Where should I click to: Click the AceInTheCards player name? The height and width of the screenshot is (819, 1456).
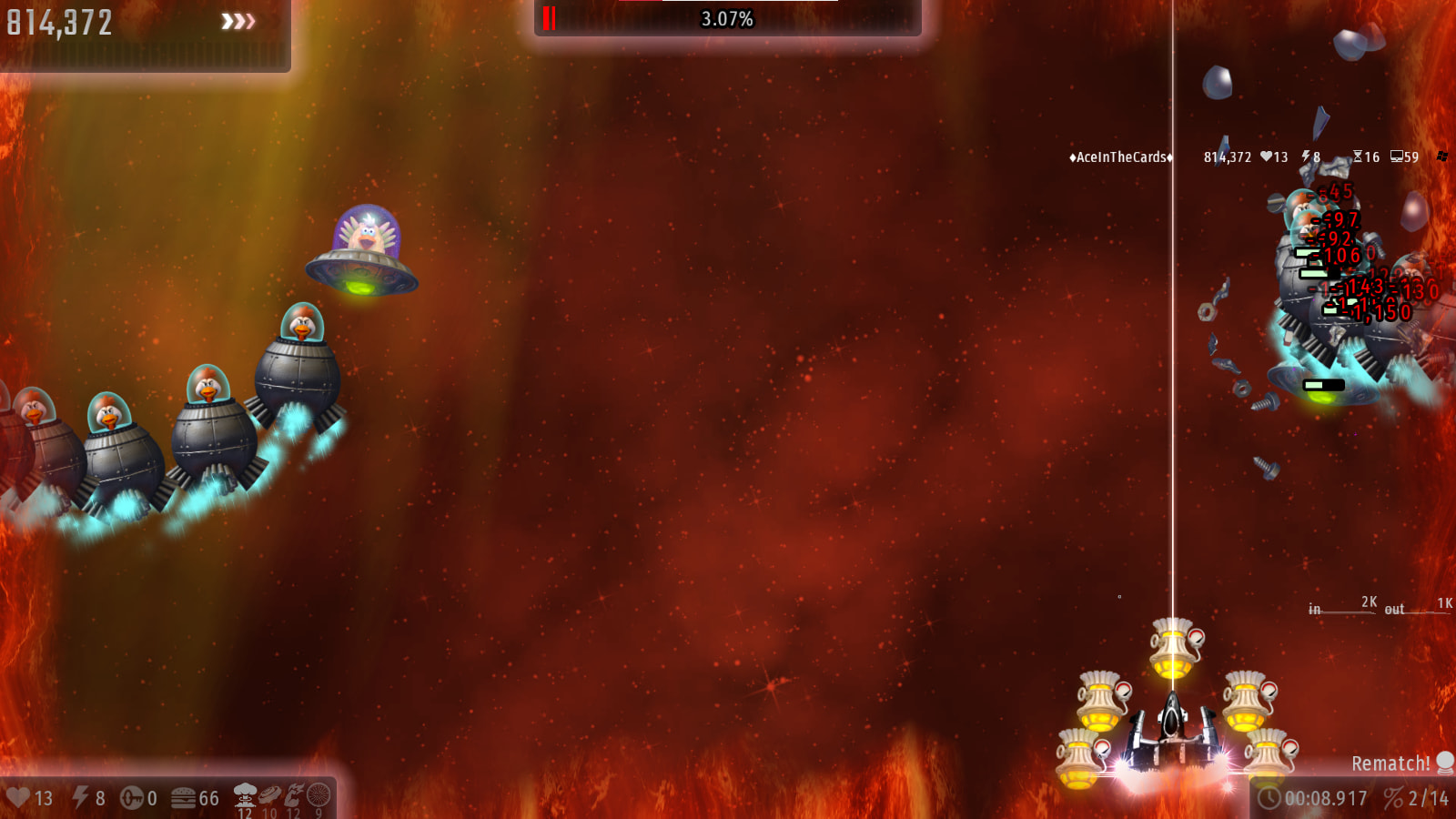click(x=1120, y=157)
